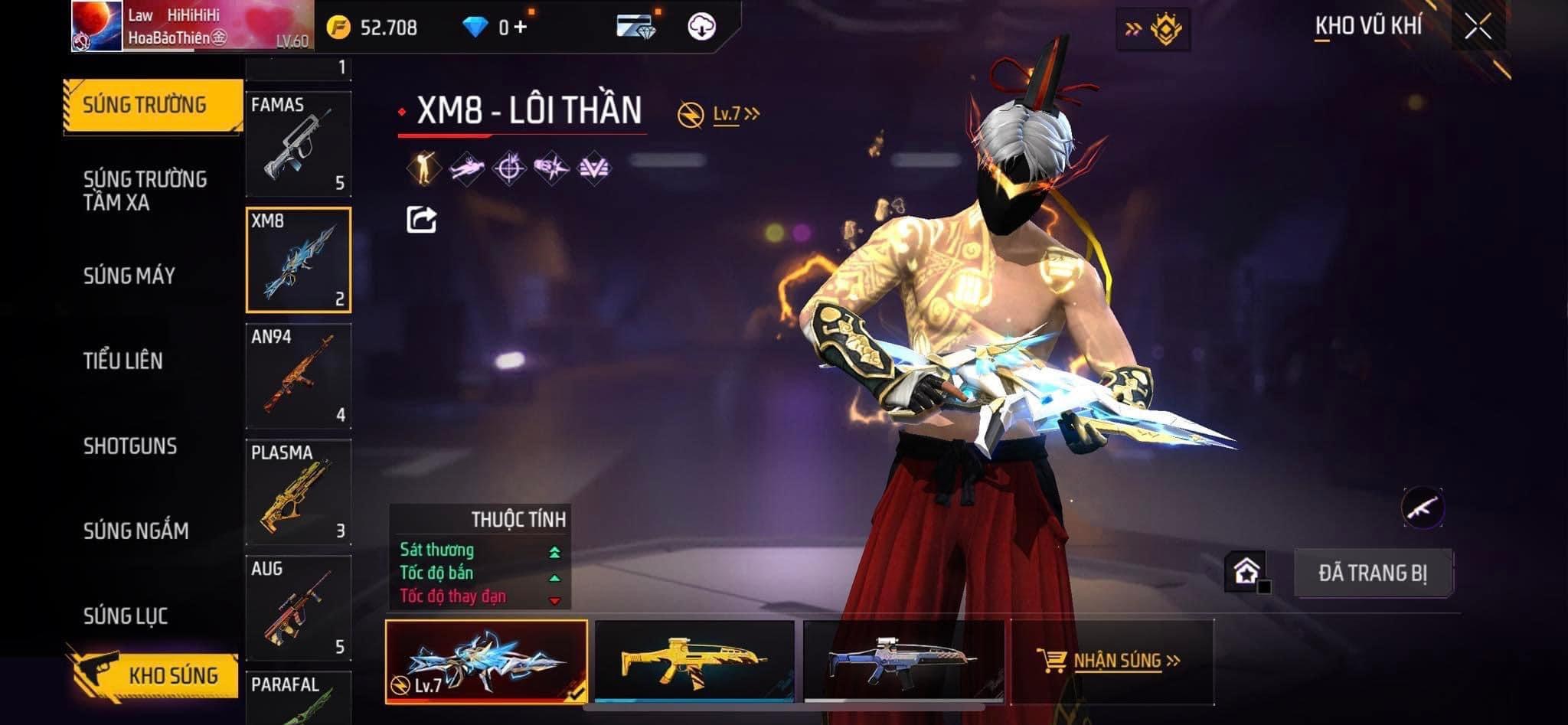This screenshot has height=725, width=1568.
Task: Choose the Súng Ngắm category
Action: point(136,531)
